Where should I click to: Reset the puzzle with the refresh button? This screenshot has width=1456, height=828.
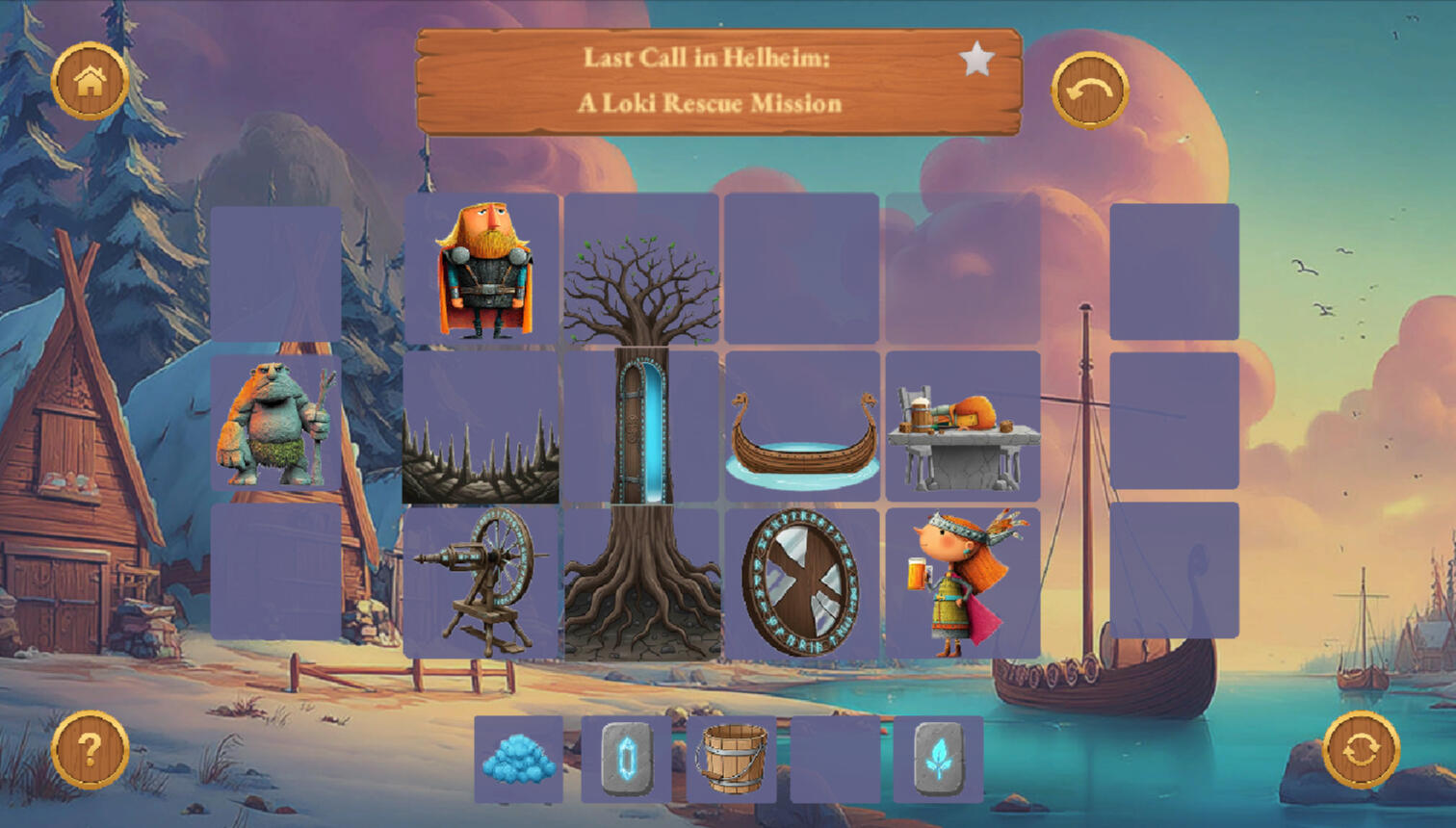click(x=1361, y=750)
